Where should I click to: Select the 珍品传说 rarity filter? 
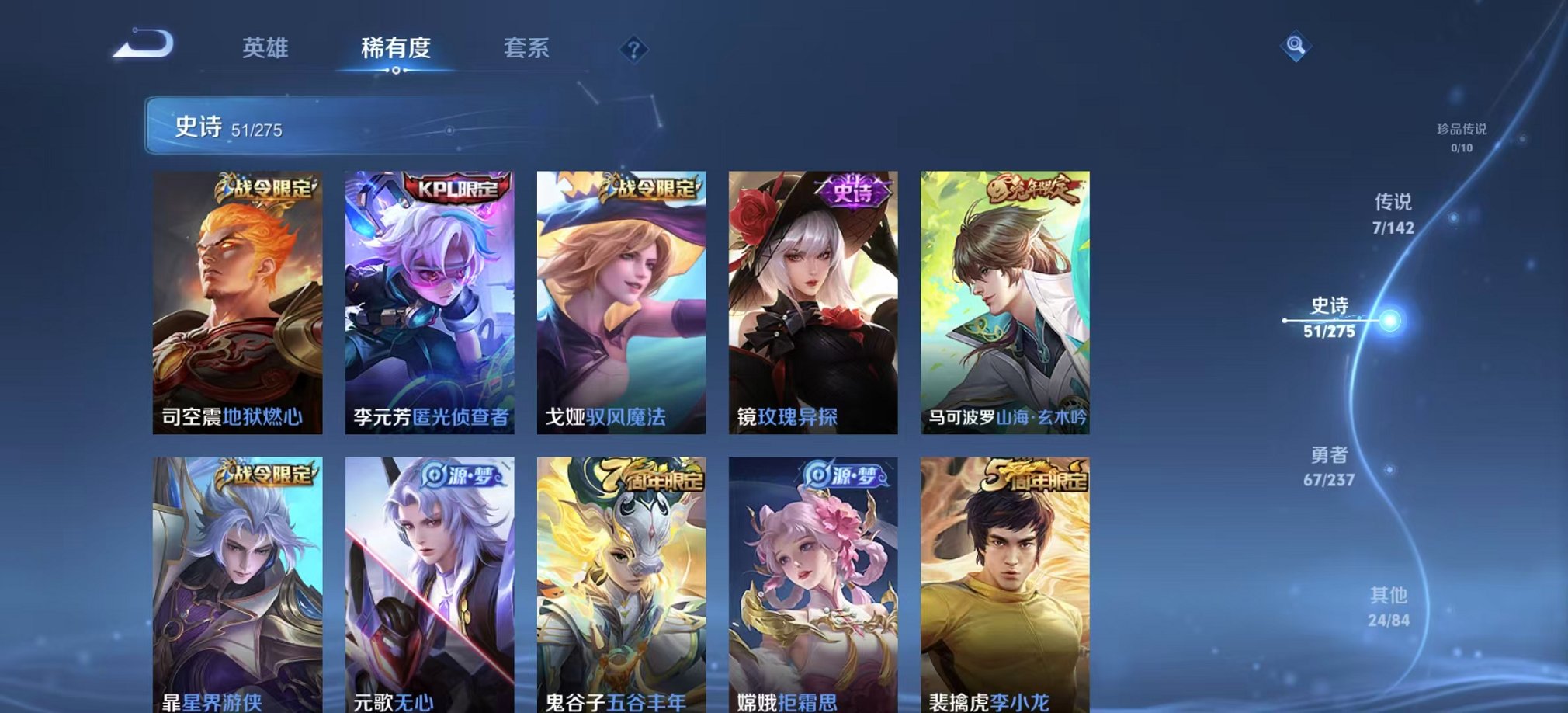(1463, 136)
